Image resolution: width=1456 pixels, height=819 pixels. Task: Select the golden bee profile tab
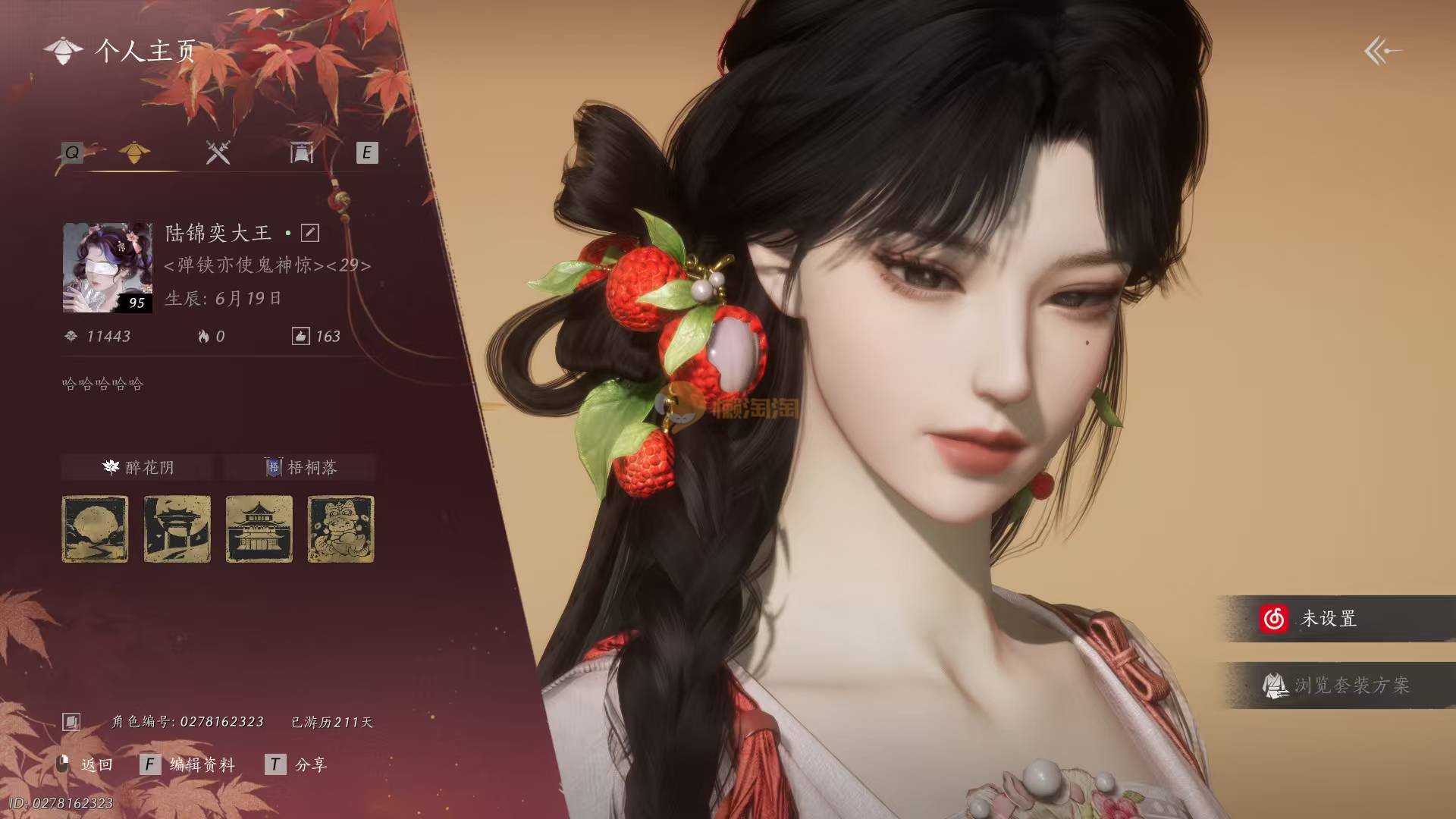(135, 153)
